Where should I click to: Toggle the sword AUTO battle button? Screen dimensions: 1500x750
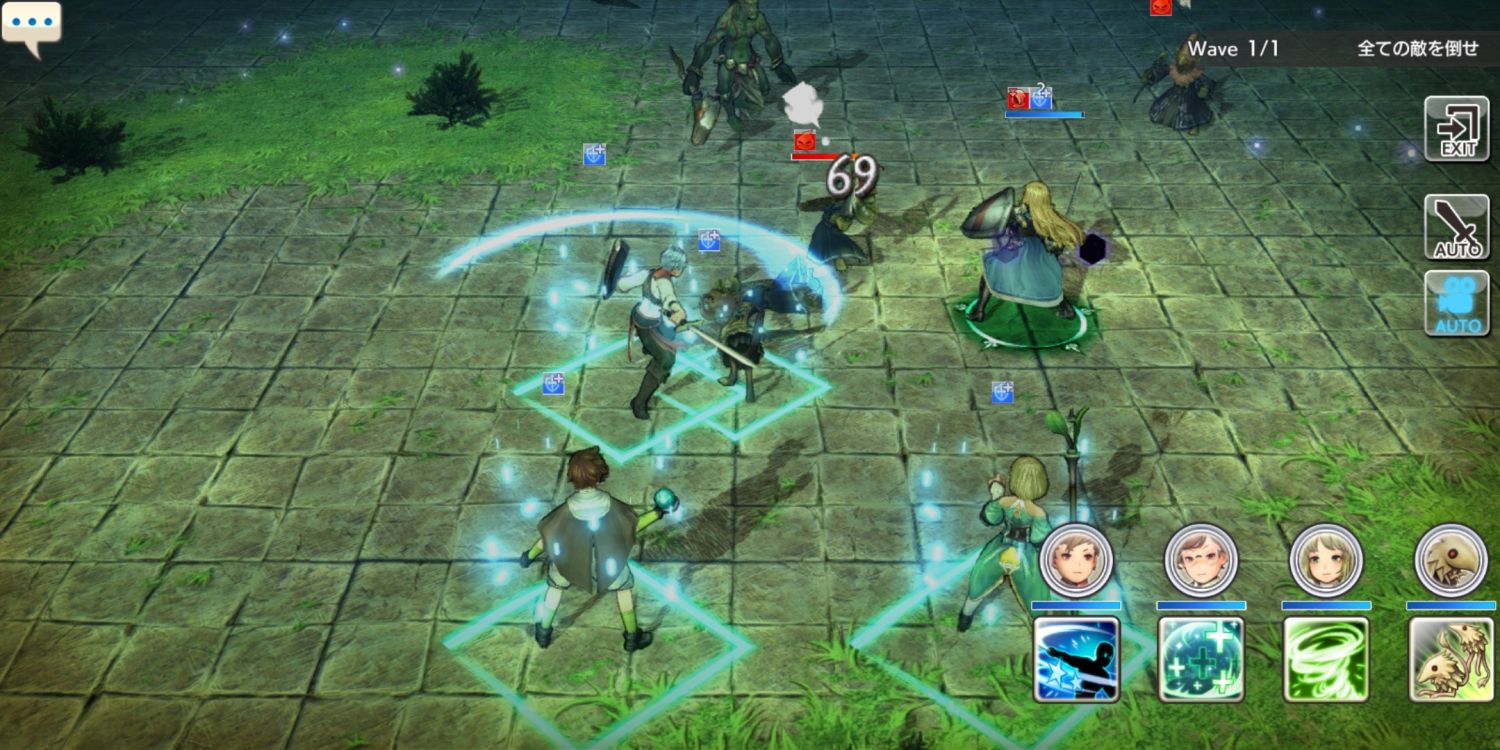click(x=1456, y=227)
